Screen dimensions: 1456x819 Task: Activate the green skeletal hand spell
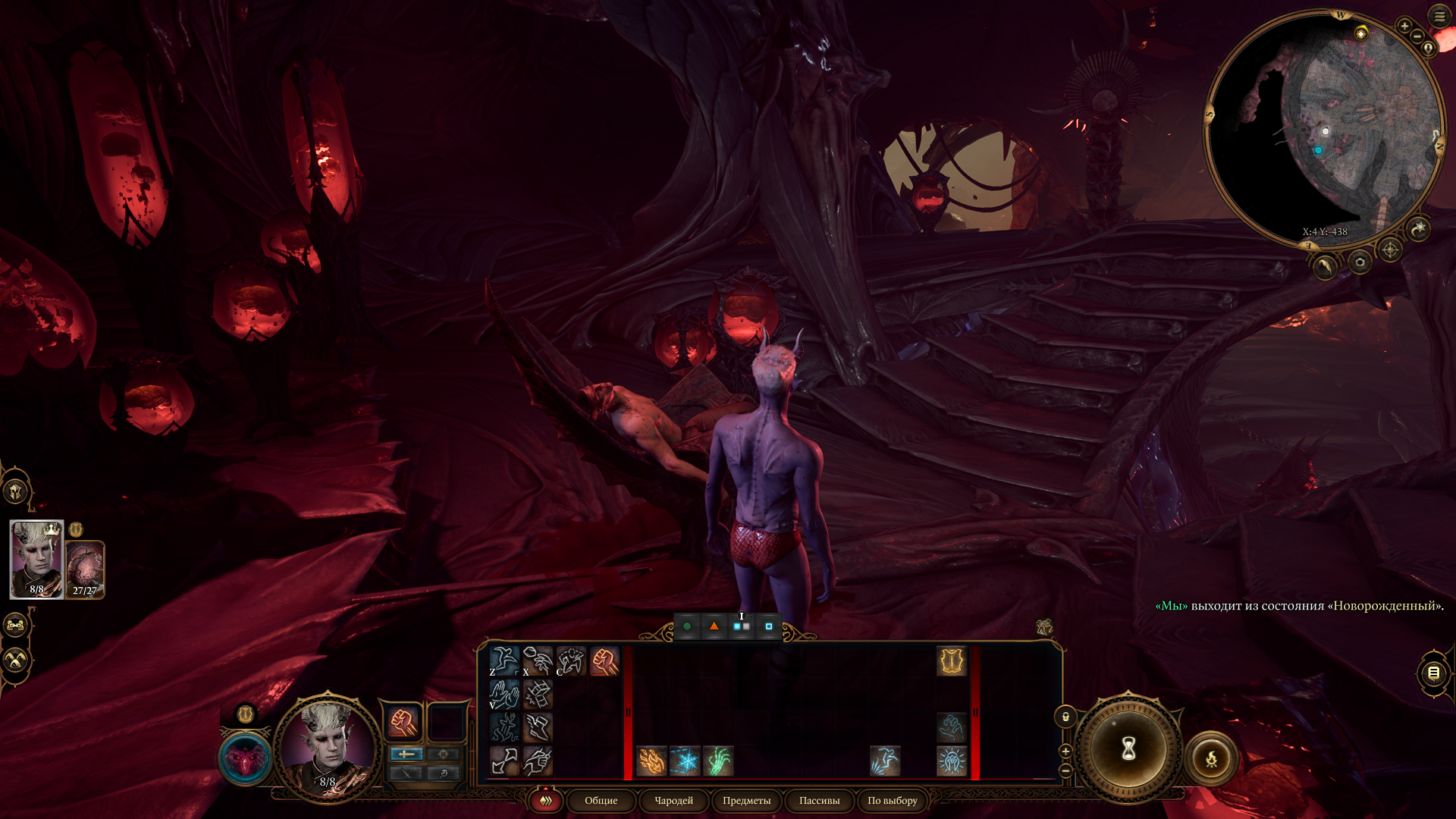coord(718,761)
